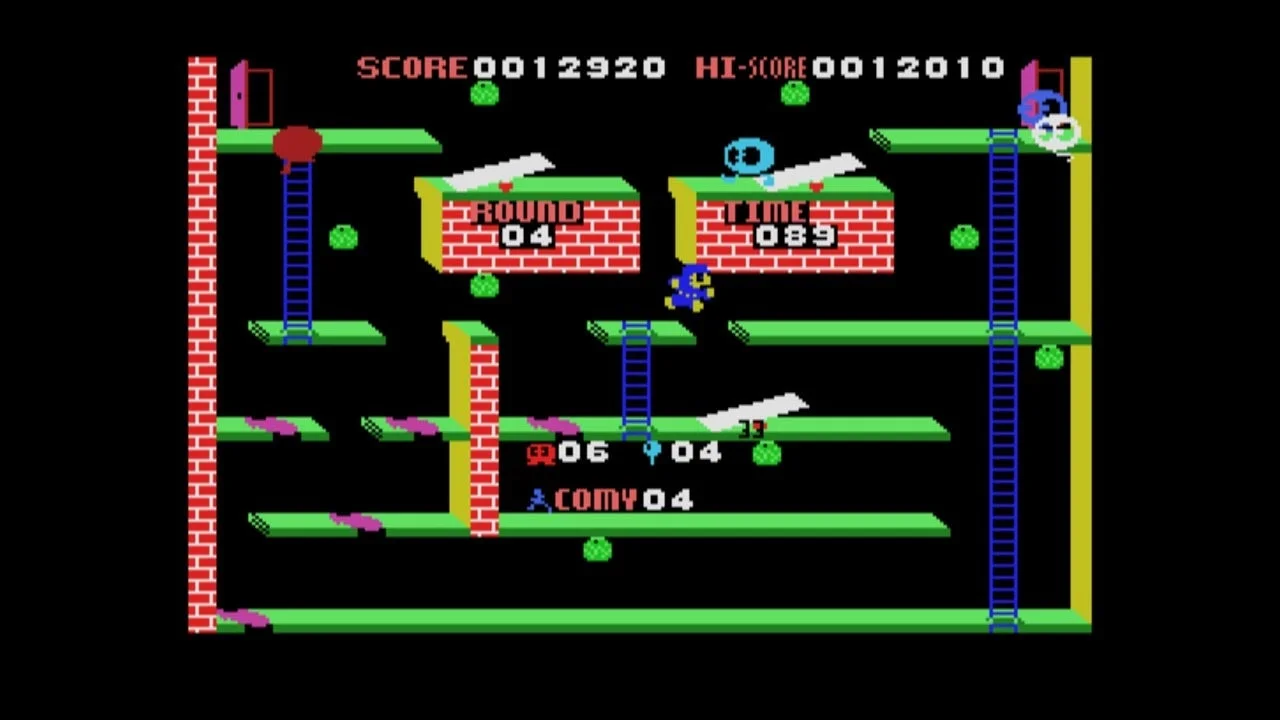
Task: Click the green apple below the SCORE text
Action: [x=483, y=93]
